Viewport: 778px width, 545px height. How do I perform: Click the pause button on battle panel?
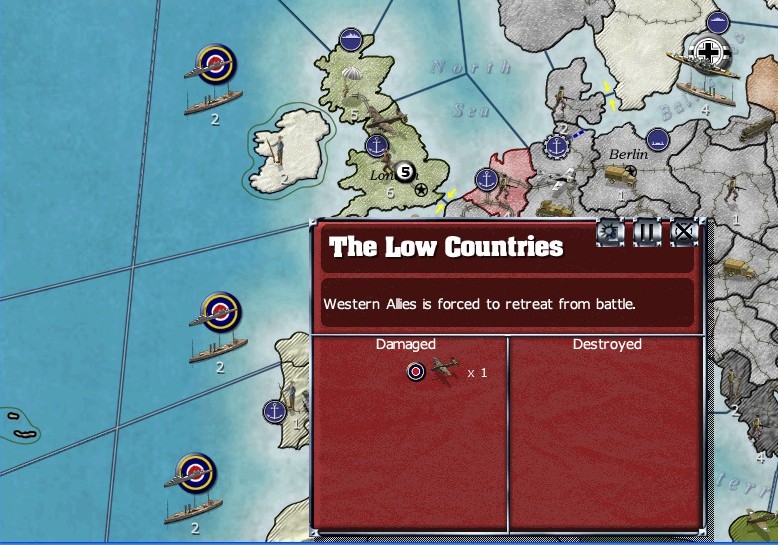[647, 233]
